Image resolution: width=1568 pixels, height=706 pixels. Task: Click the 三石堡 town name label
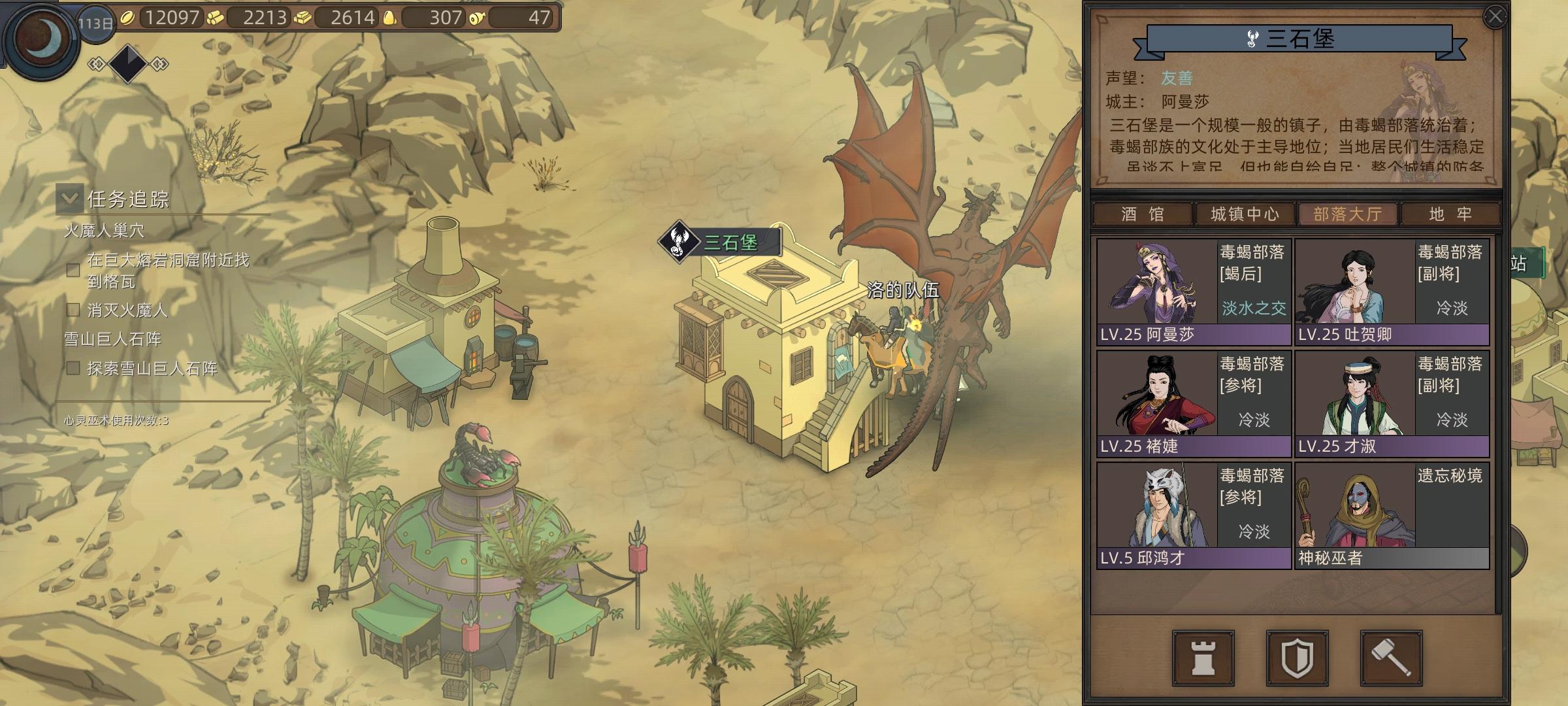pyautogui.click(x=730, y=243)
